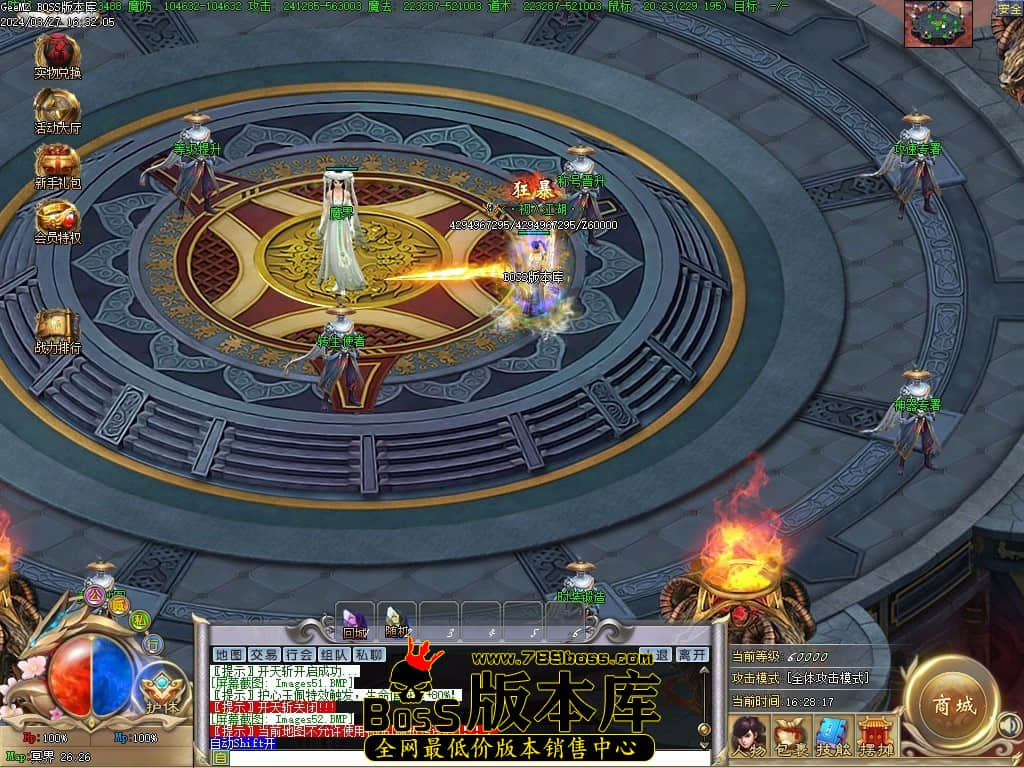Open the 活动大厅 activity hall

pyautogui.click(x=58, y=110)
